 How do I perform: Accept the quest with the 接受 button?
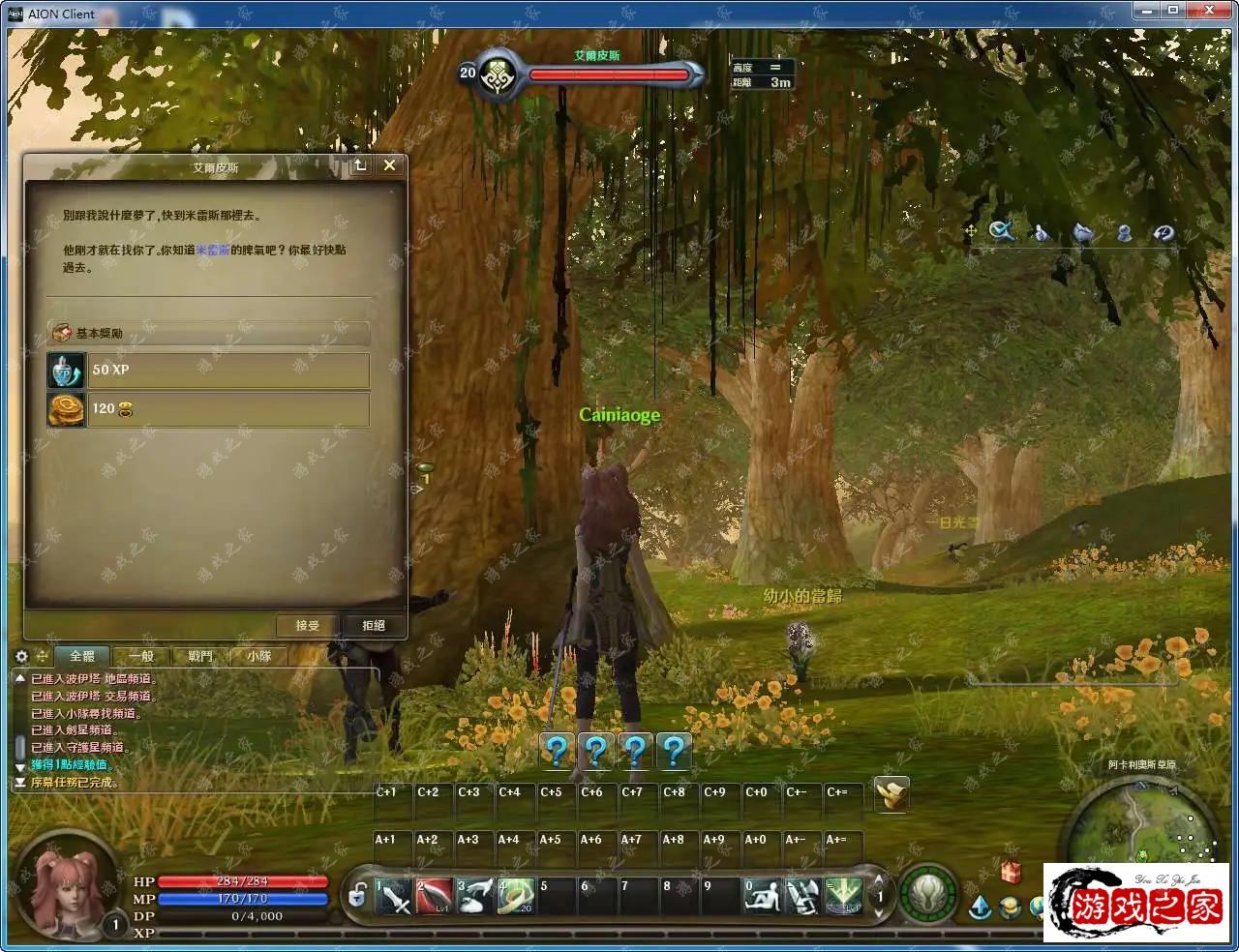coord(308,625)
